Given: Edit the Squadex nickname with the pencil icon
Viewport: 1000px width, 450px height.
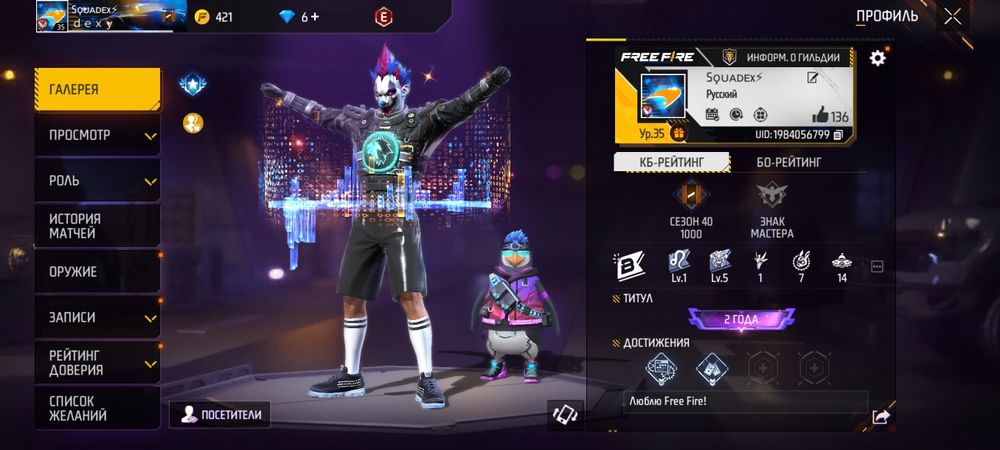Looking at the screenshot, I should (813, 78).
